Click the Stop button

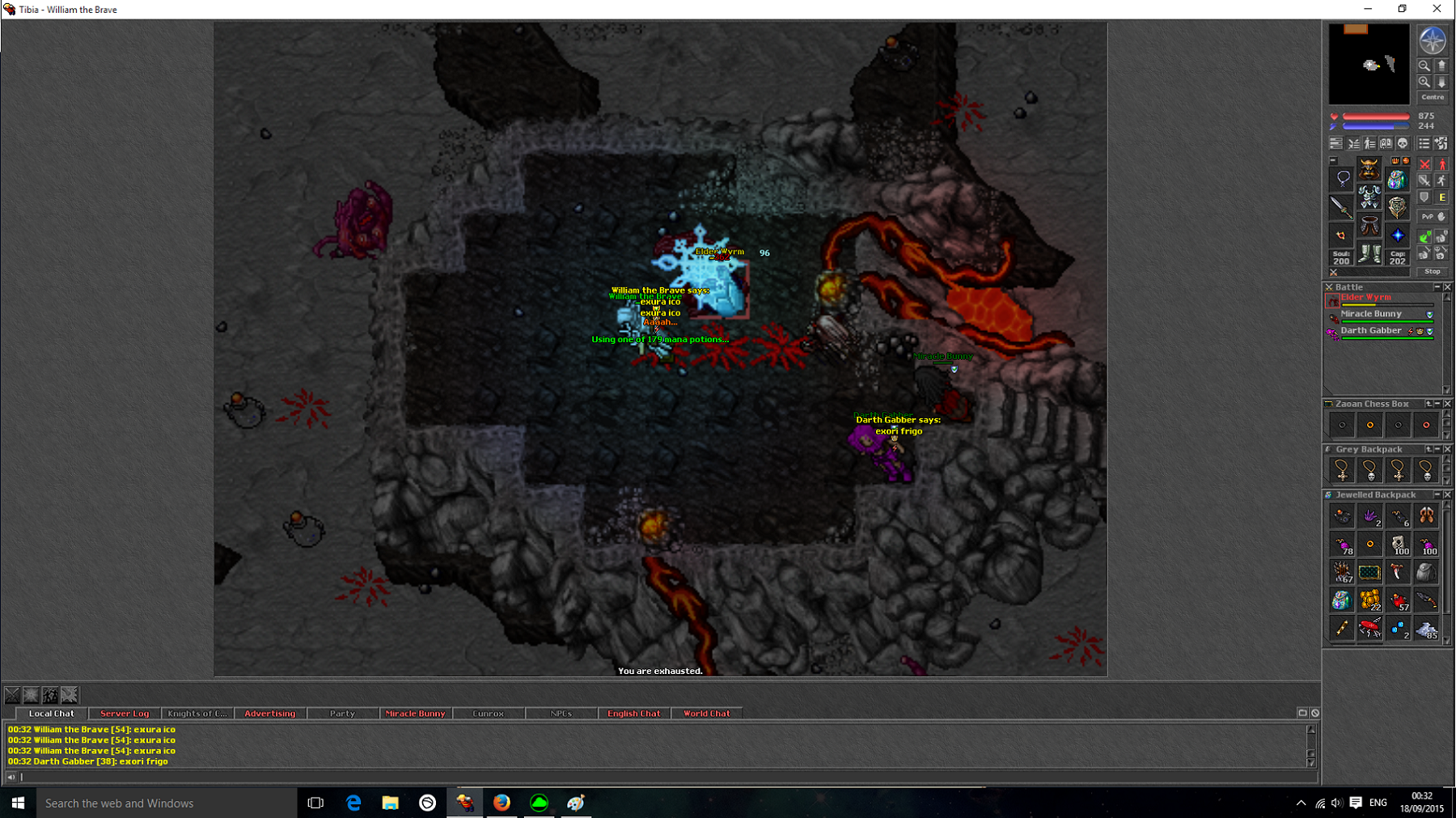pos(1432,272)
